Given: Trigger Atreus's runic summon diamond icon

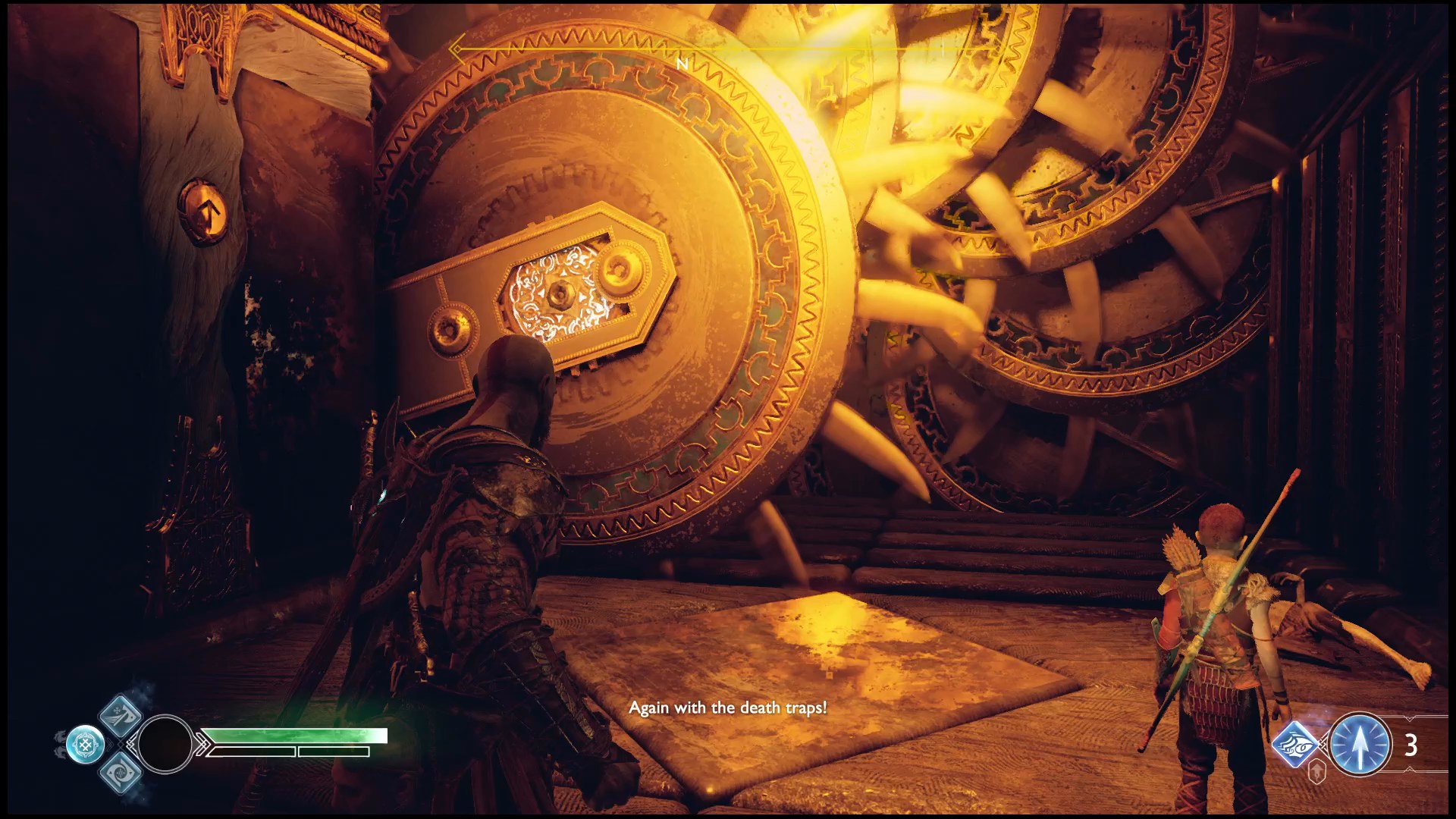Looking at the screenshot, I should (x=1297, y=745).
